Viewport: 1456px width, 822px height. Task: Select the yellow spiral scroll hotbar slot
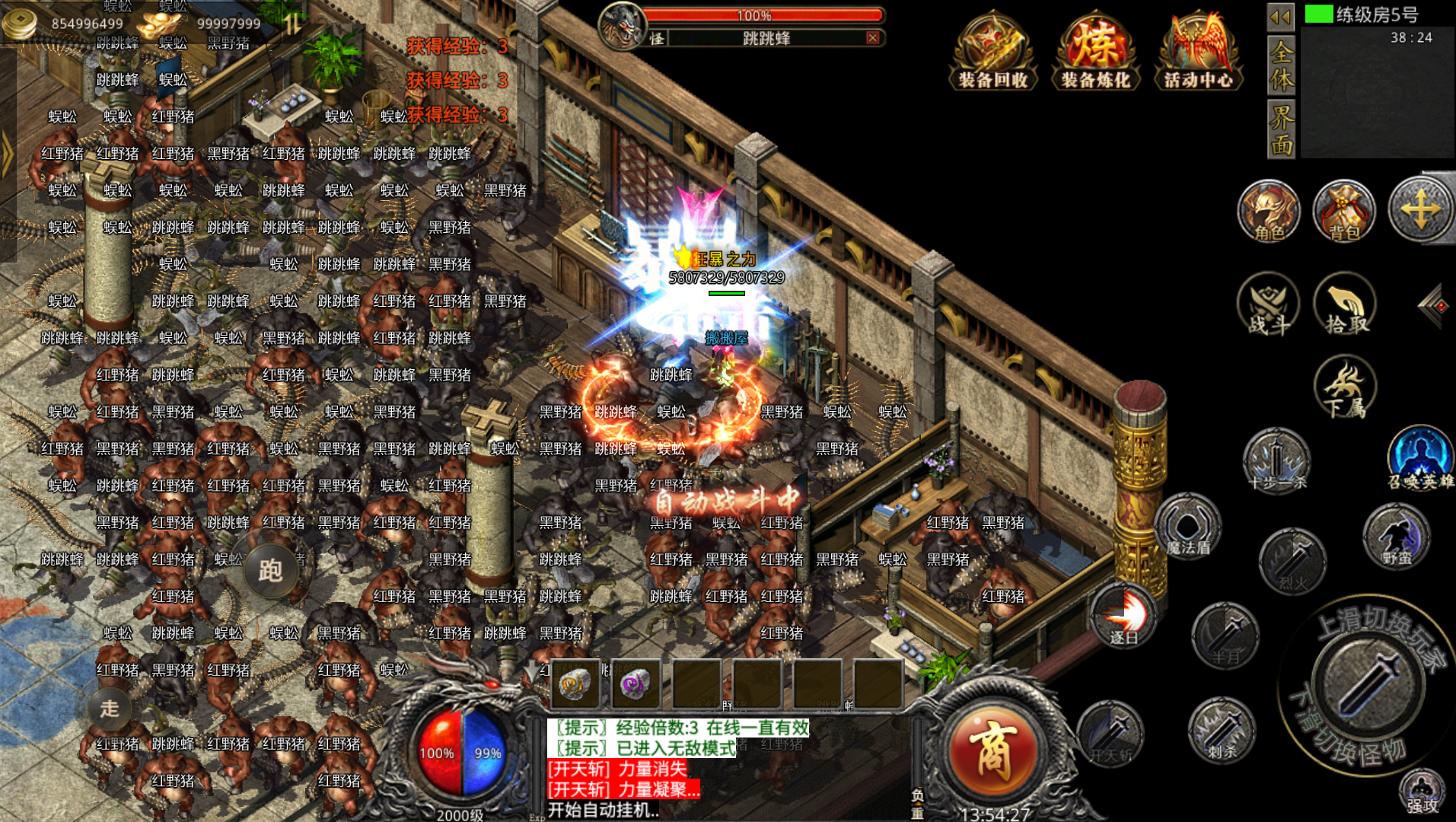pos(575,683)
